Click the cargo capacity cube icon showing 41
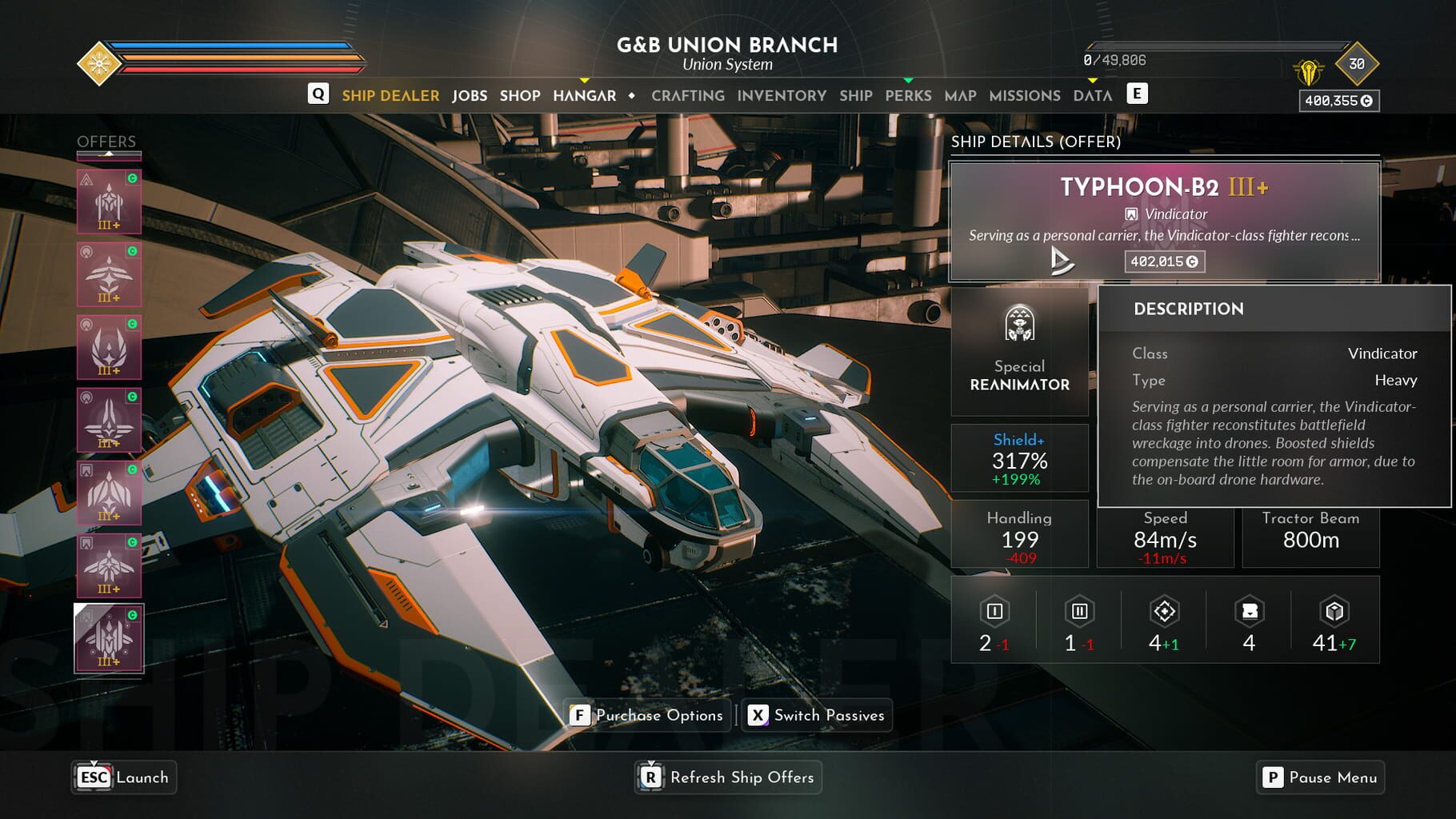The width and height of the screenshot is (1456, 819). click(1332, 613)
